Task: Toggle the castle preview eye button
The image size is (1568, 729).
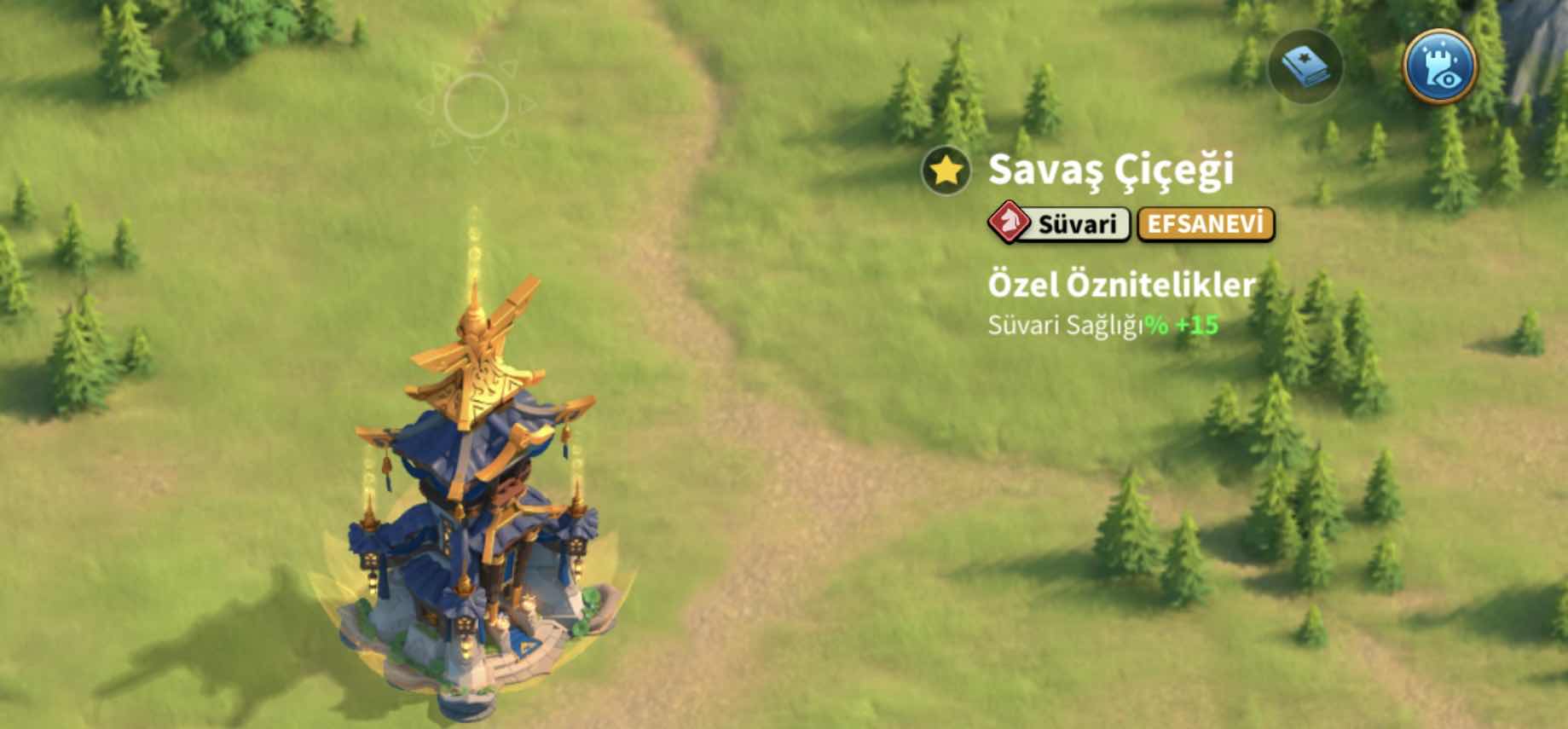Action: (x=1441, y=67)
